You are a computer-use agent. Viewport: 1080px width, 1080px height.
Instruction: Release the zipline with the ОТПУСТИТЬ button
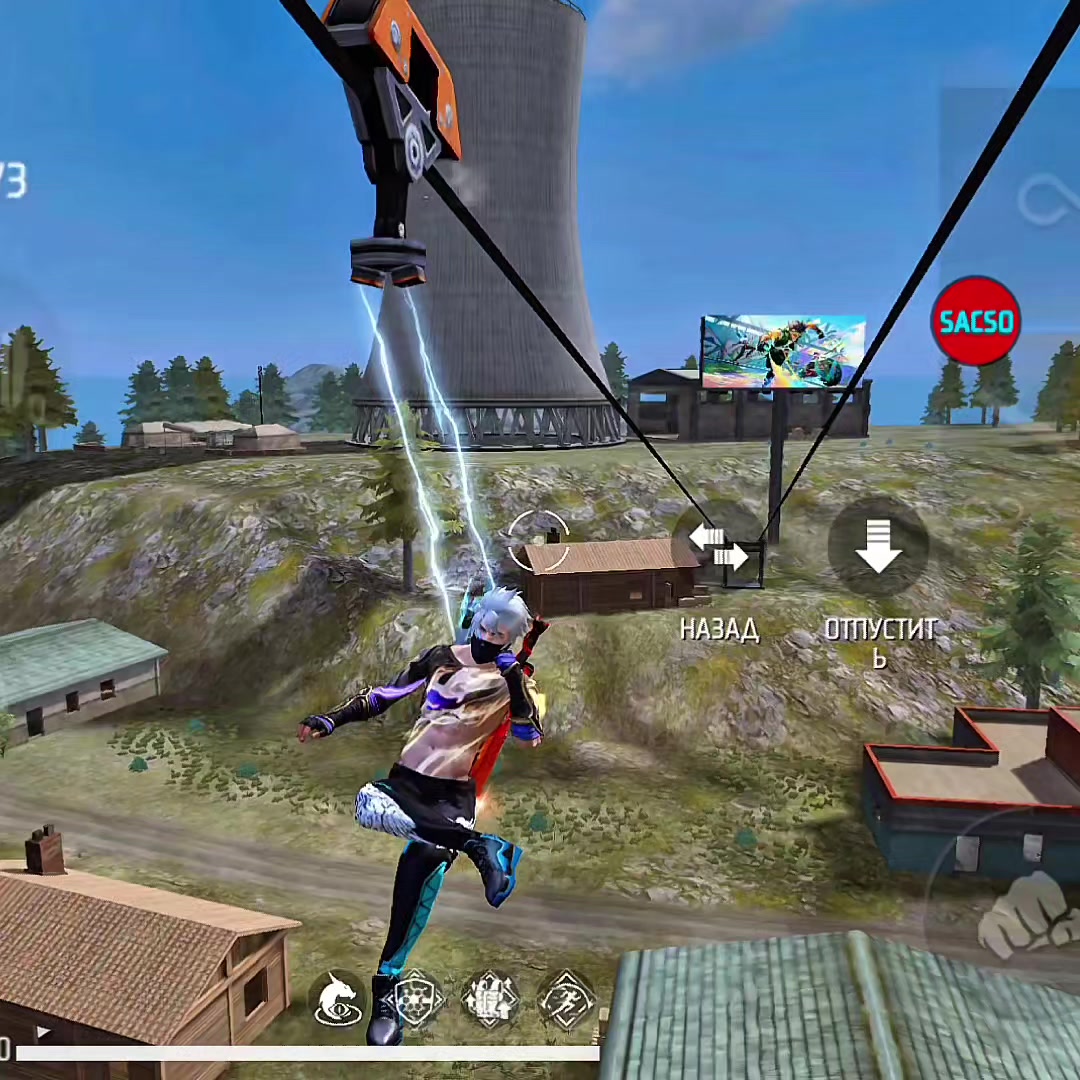coord(878,548)
